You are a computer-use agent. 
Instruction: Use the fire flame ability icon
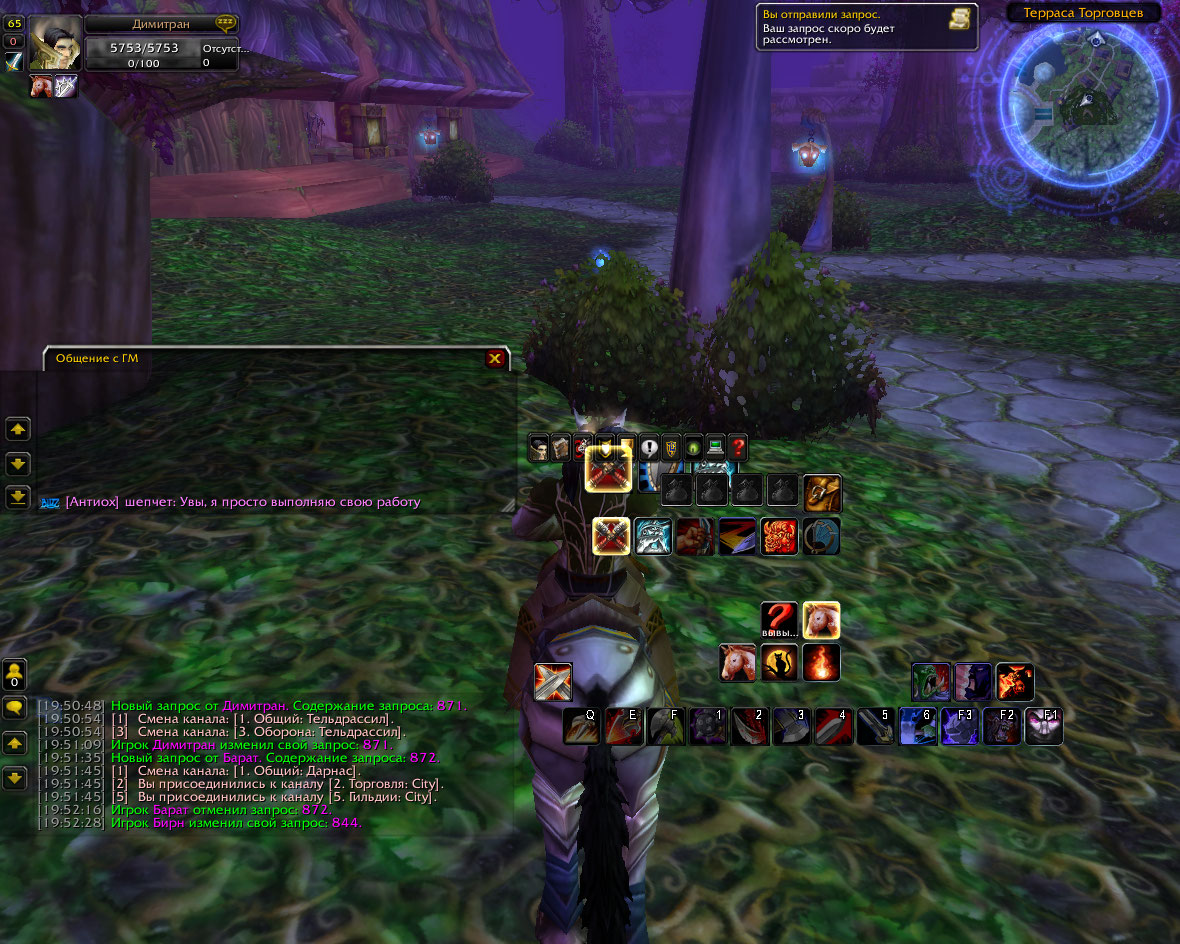822,663
